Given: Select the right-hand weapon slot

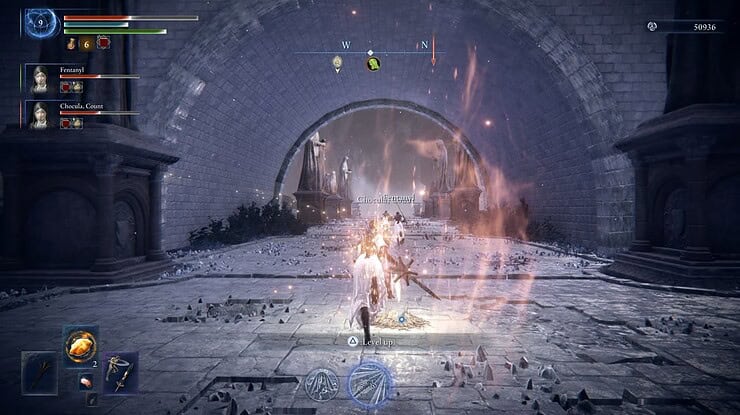Looking at the screenshot, I should pos(121,372).
